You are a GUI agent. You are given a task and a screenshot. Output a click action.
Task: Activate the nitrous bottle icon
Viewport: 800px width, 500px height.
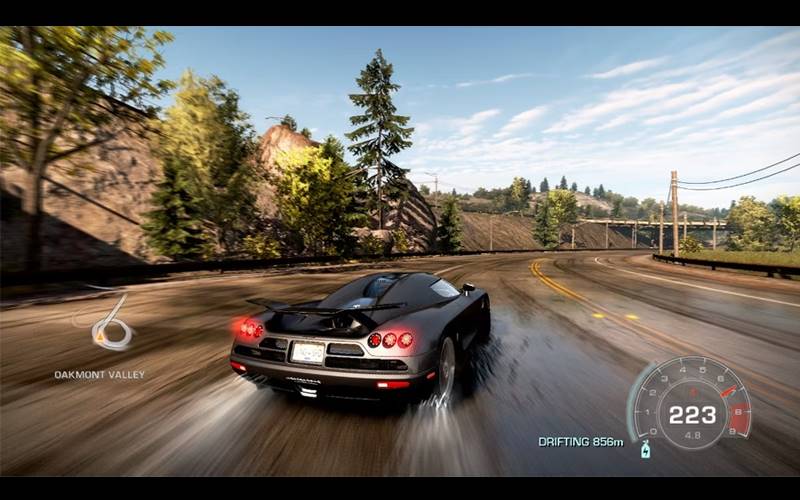[x=646, y=449]
